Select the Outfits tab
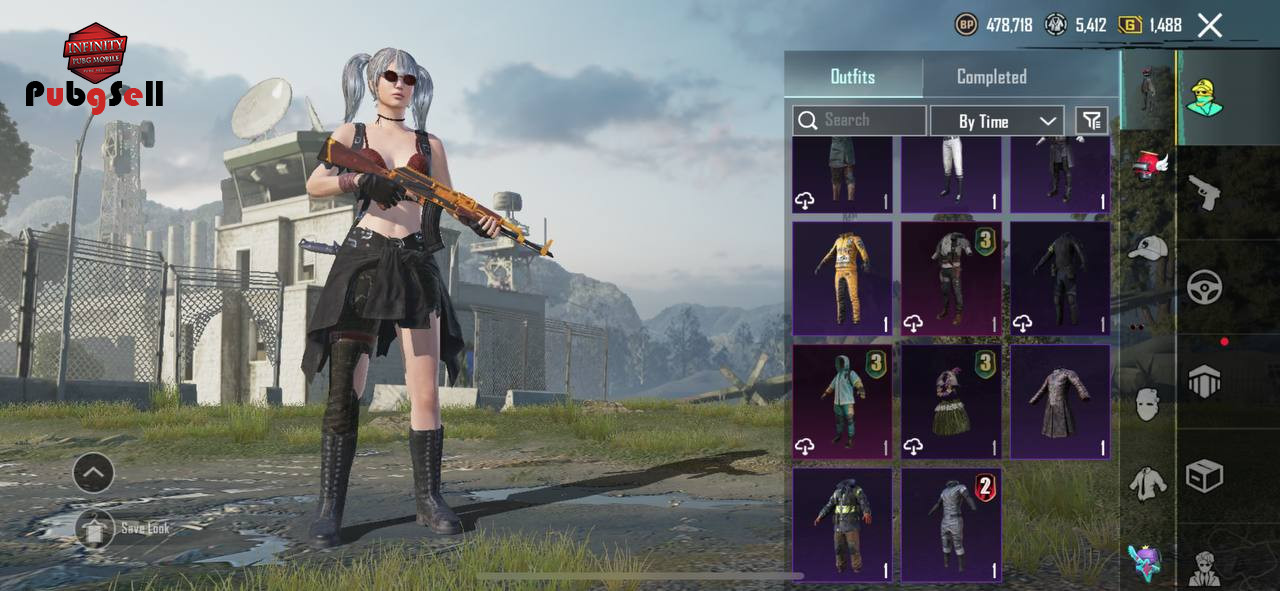This screenshot has height=591, width=1280. click(852, 77)
